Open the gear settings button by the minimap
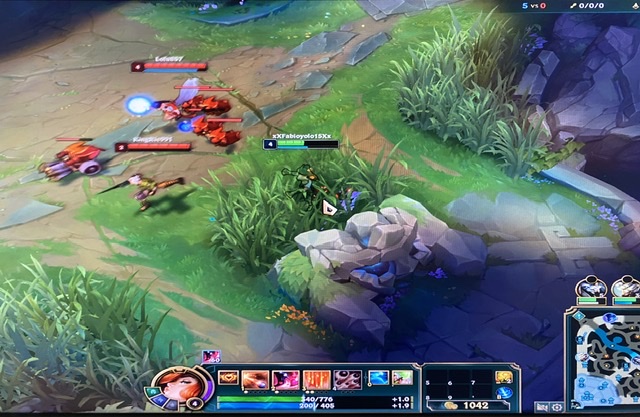The width and height of the screenshot is (640, 417). pos(557,407)
